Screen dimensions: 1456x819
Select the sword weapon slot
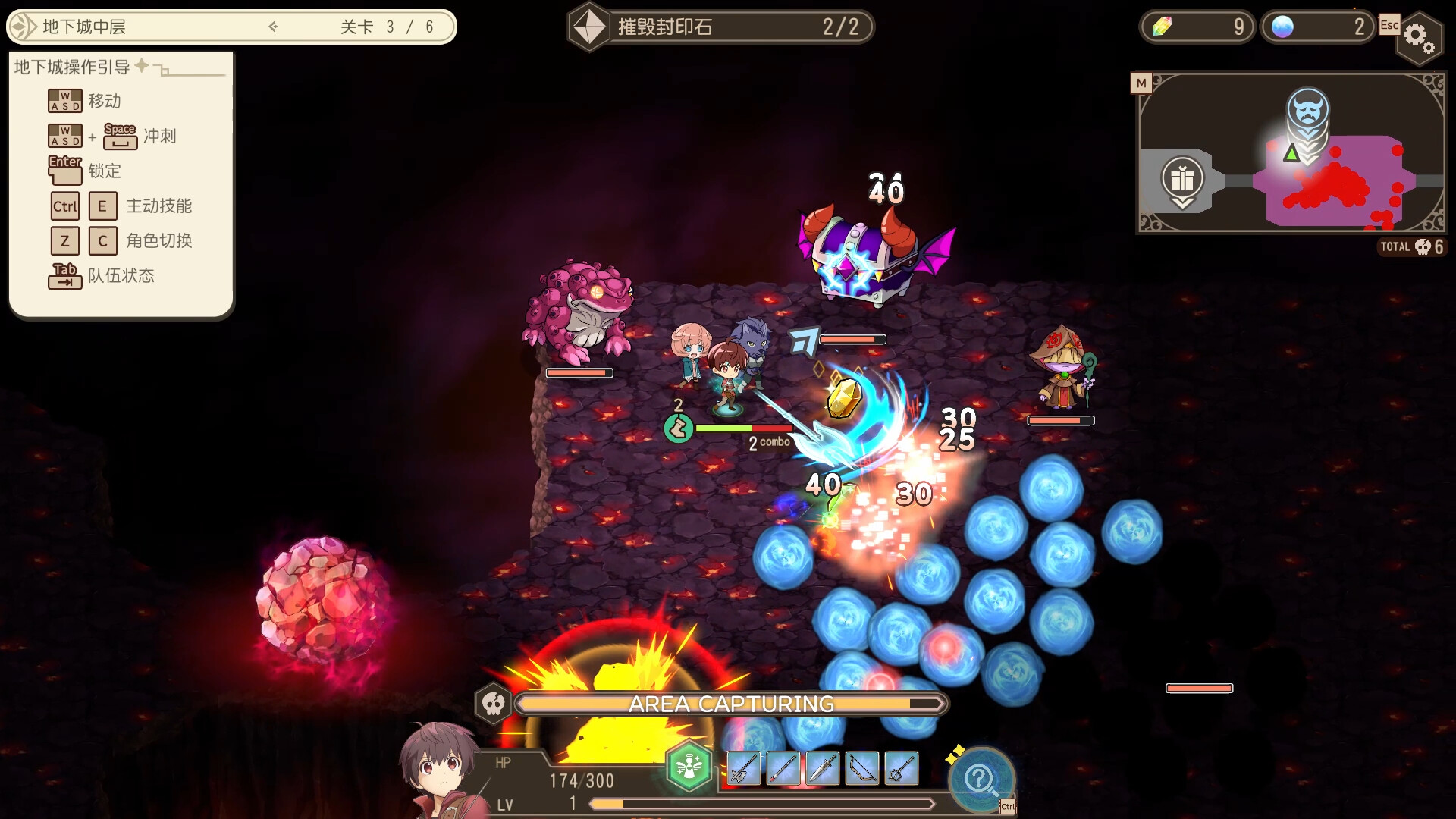tap(822, 768)
